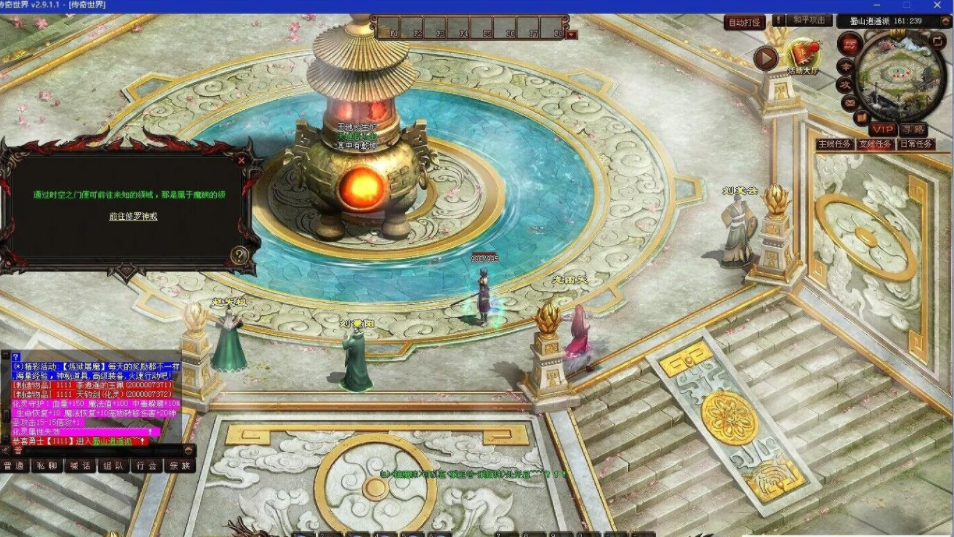Switch to the 支线任务 quest tab
Image resolution: width=954 pixels, height=537 pixels.
(875, 144)
